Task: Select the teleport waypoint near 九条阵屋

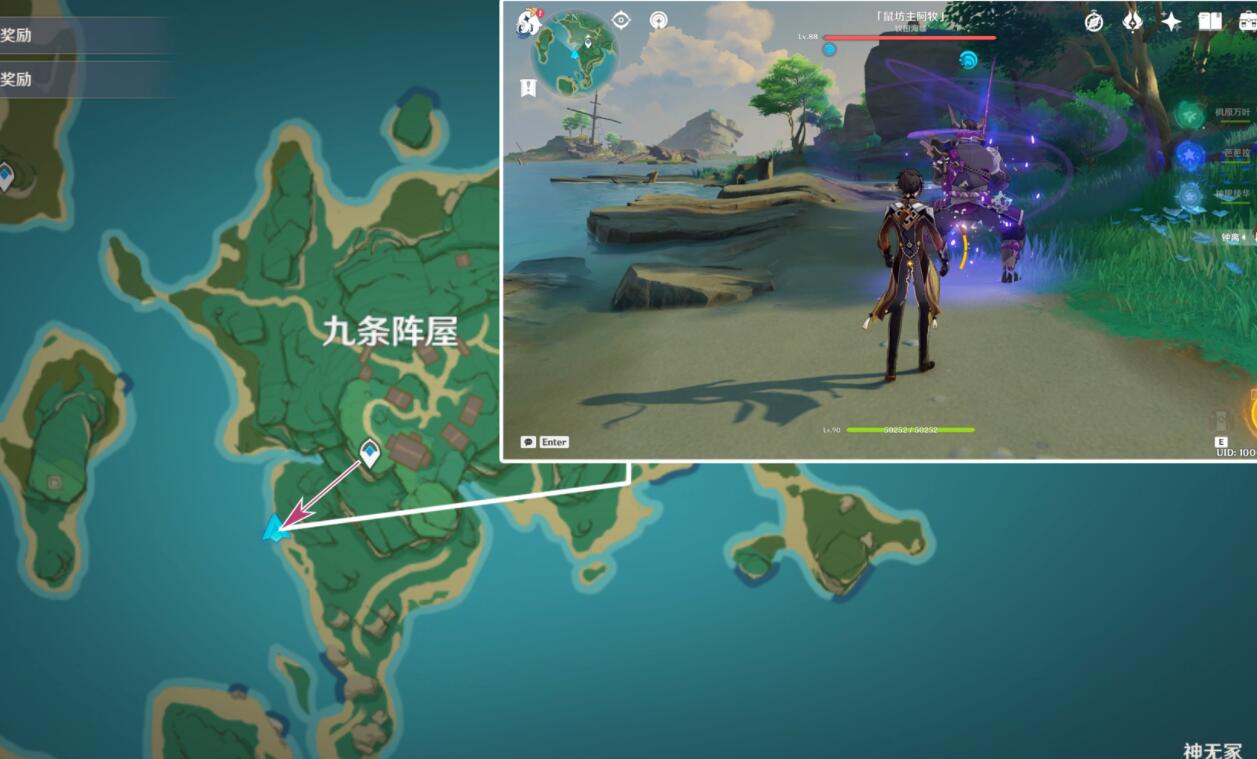Action: pyautogui.click(x=370, y=453)
